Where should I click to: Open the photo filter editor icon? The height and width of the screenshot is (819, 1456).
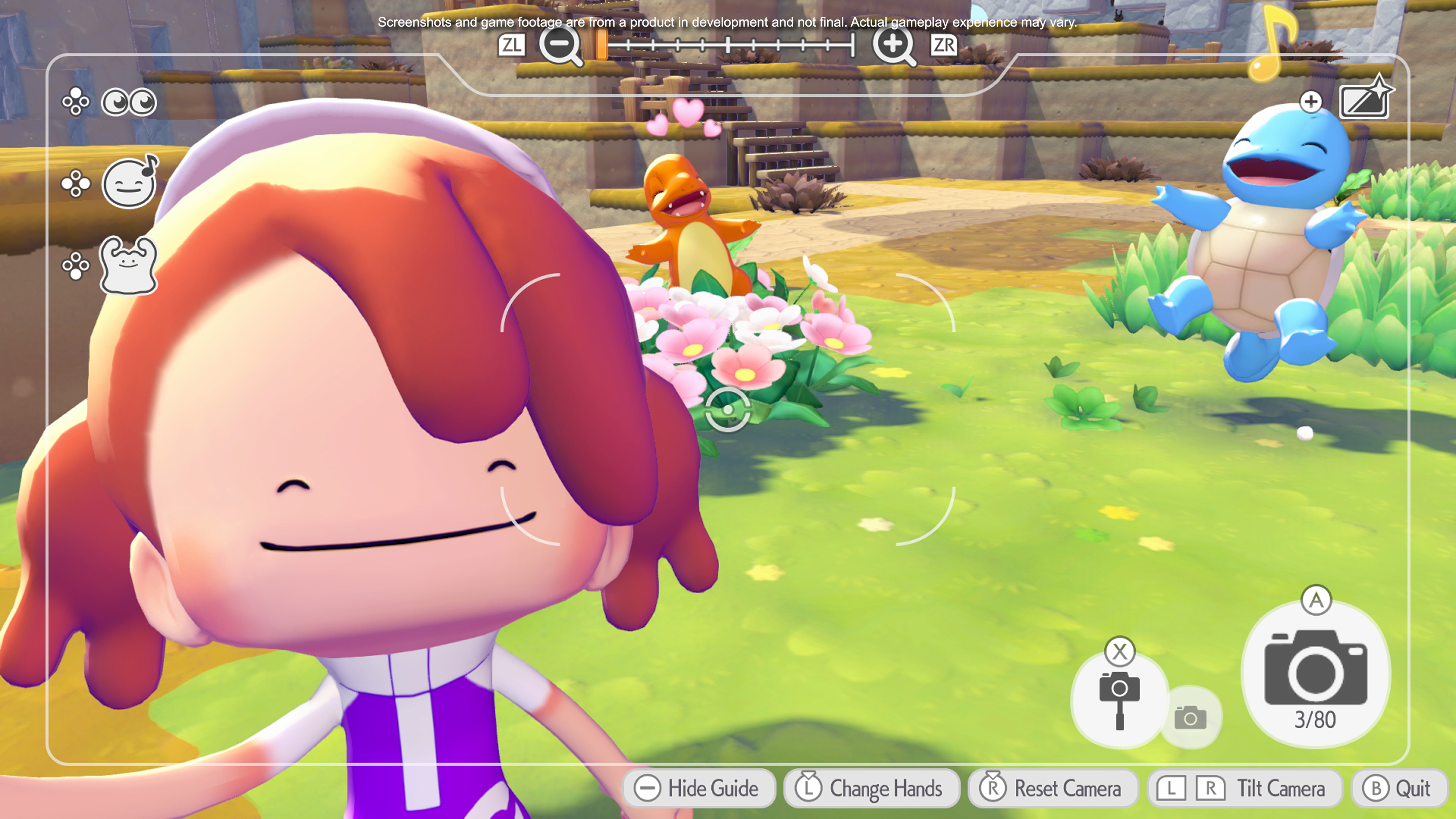(x=1365, y=102)
